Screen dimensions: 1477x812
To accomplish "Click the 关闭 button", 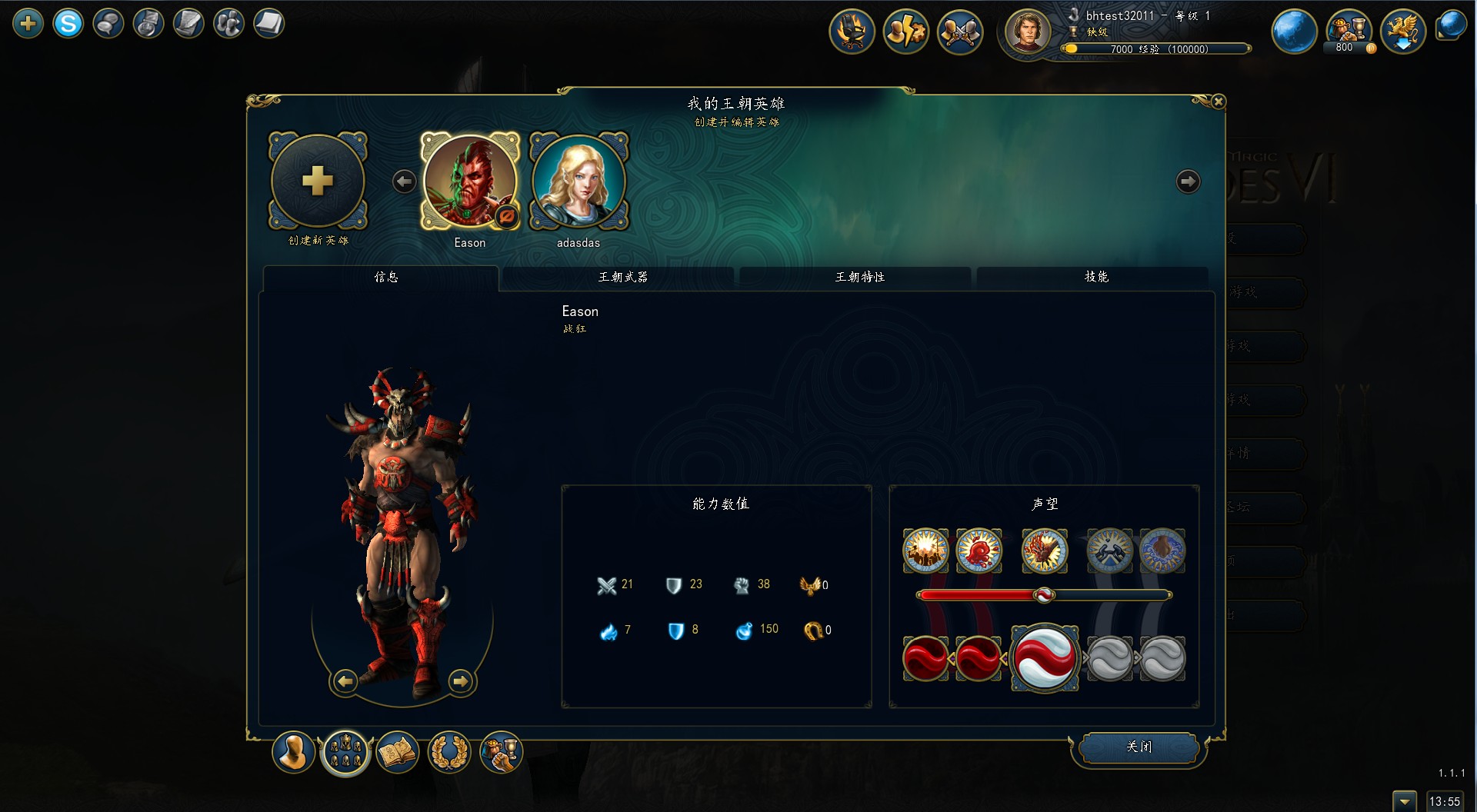I will 1139,747.
